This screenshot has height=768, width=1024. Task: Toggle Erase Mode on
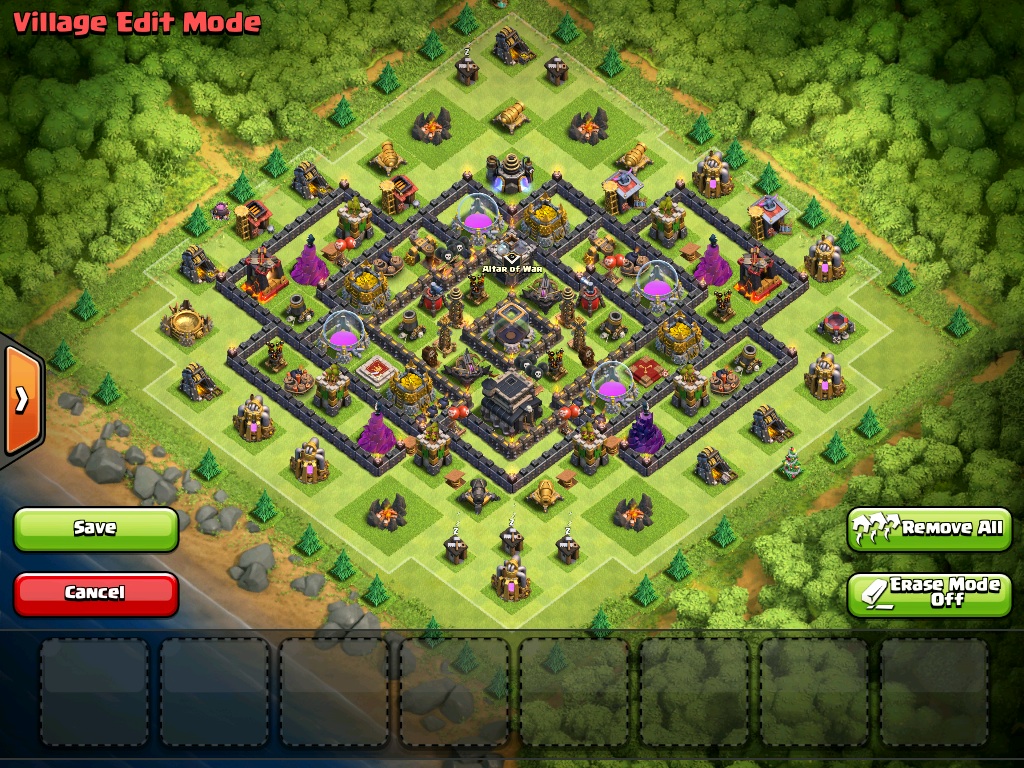(x=929, y=593)
